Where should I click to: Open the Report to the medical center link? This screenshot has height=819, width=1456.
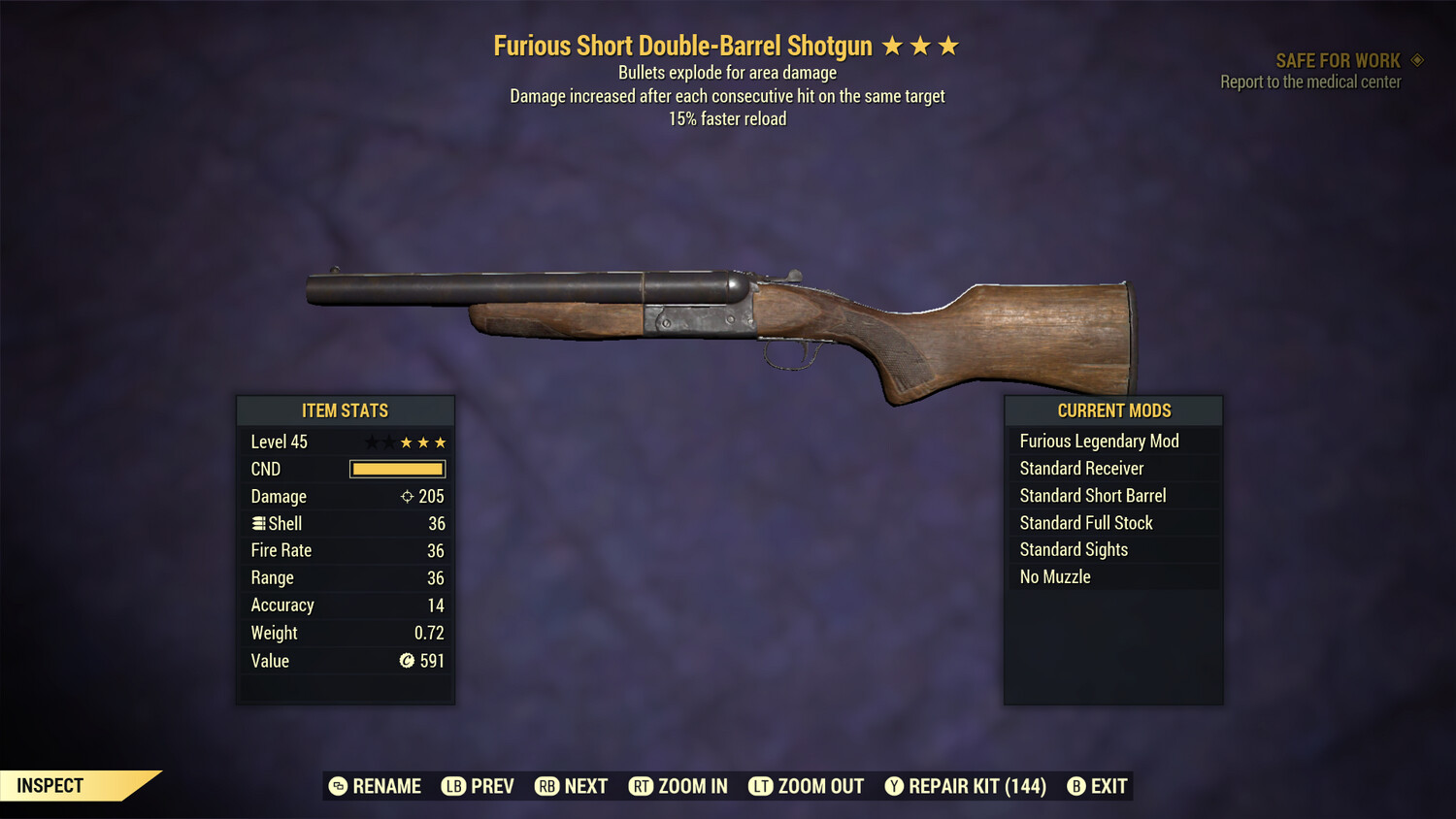(x=1309, y=82)
